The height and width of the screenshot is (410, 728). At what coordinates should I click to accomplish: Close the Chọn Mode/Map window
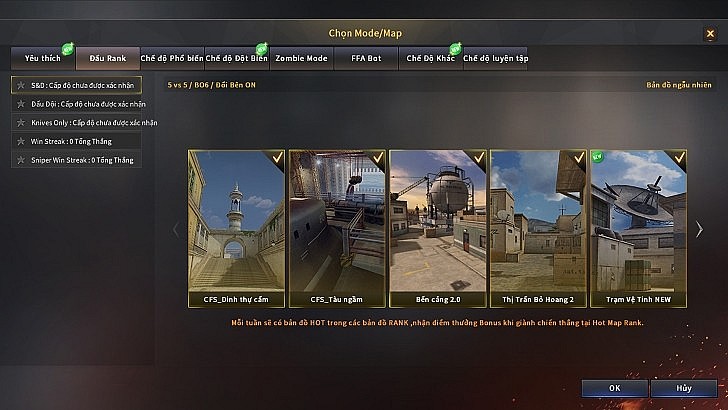pyautogui.click(x=710, y=33)
